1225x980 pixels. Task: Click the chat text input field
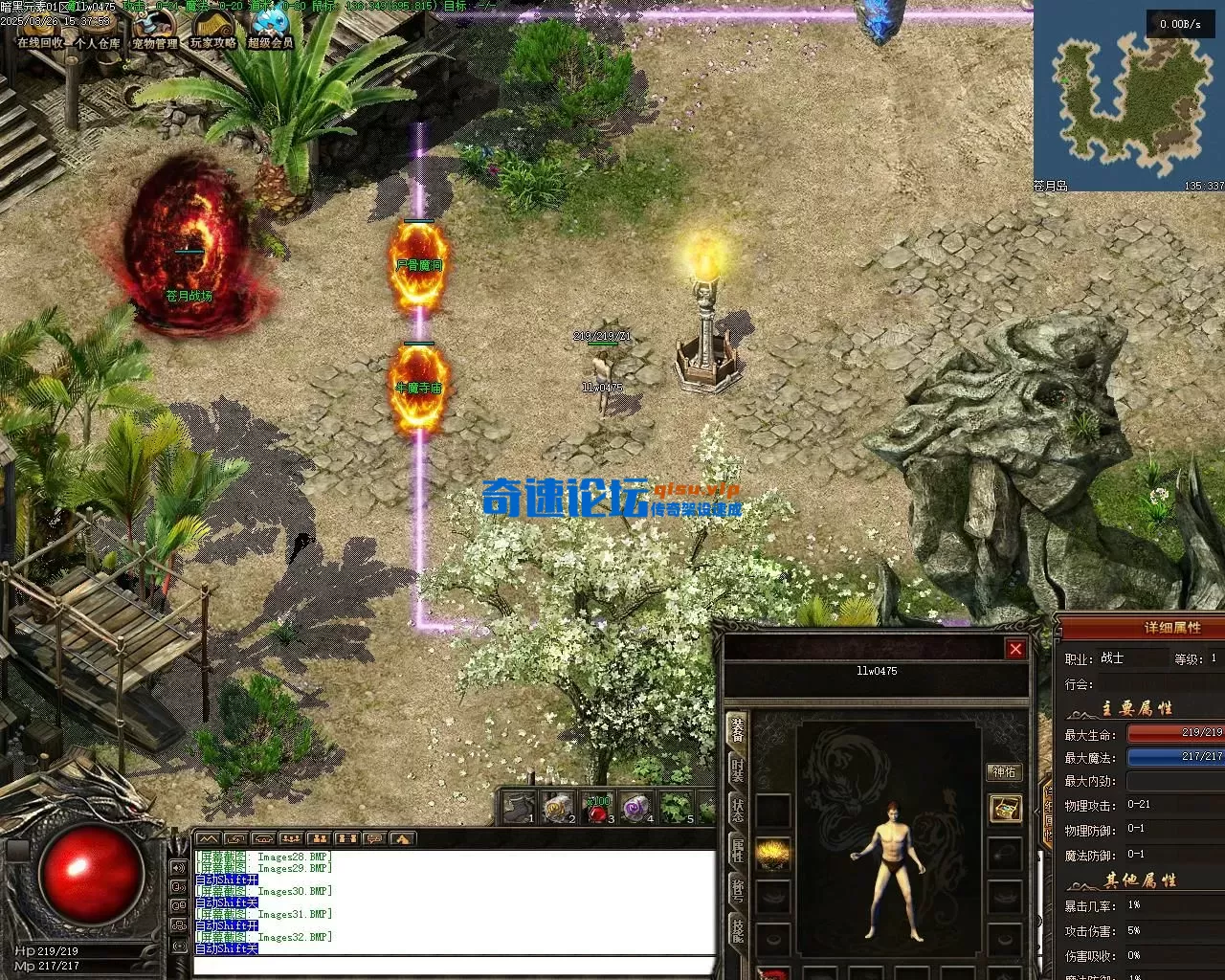click(455, 967)
